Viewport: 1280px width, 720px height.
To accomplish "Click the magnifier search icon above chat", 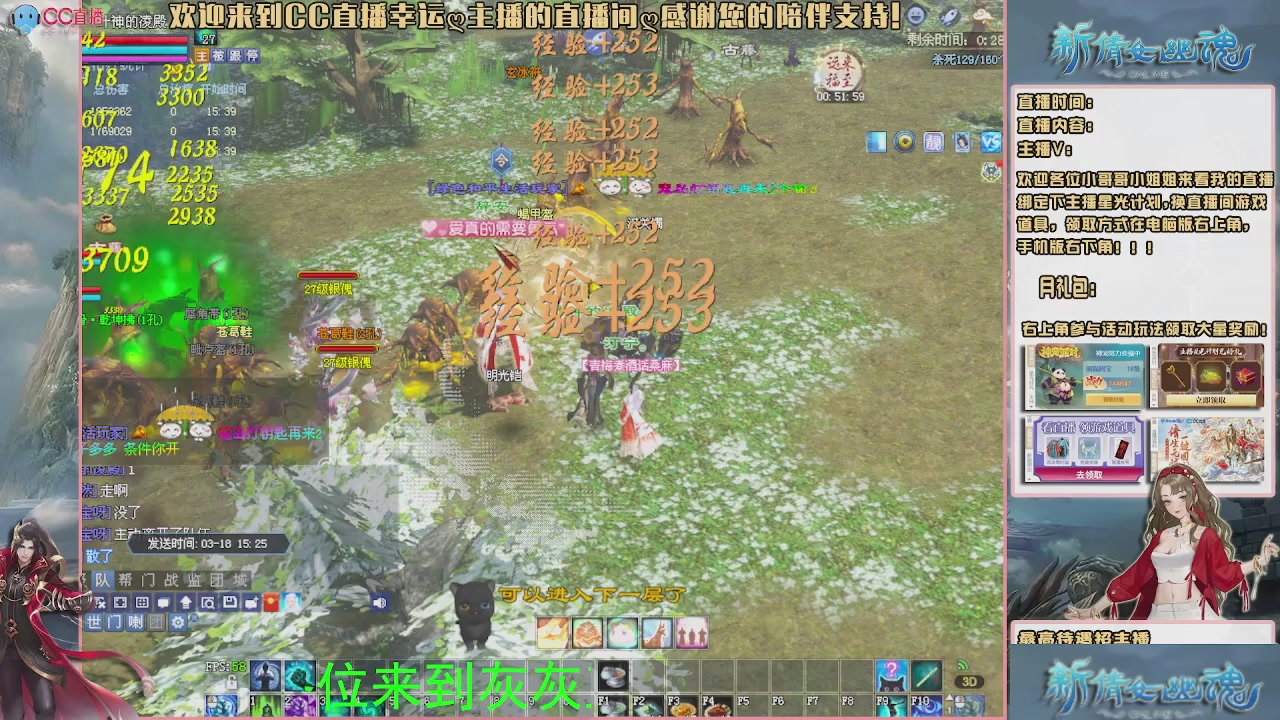I will pyautogui.click(x=209, y=602).
